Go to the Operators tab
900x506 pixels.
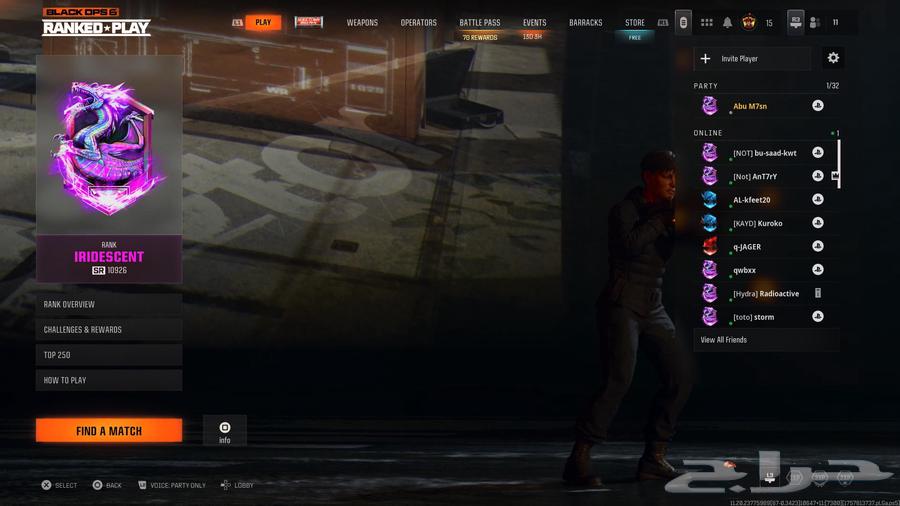pyautogui.click(x=418, y=23)
